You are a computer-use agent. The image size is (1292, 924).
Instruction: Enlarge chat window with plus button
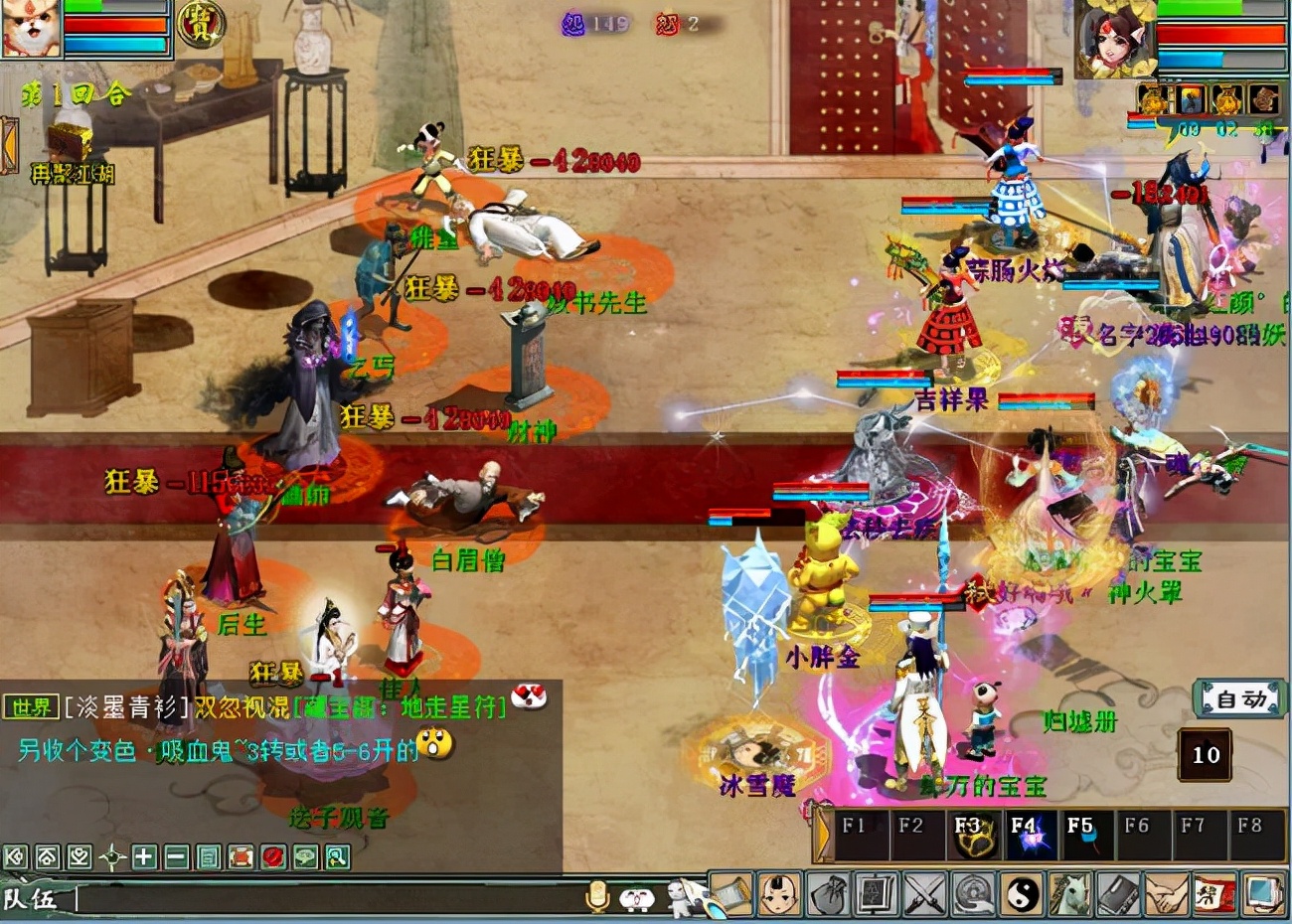[x=144, y=856]
